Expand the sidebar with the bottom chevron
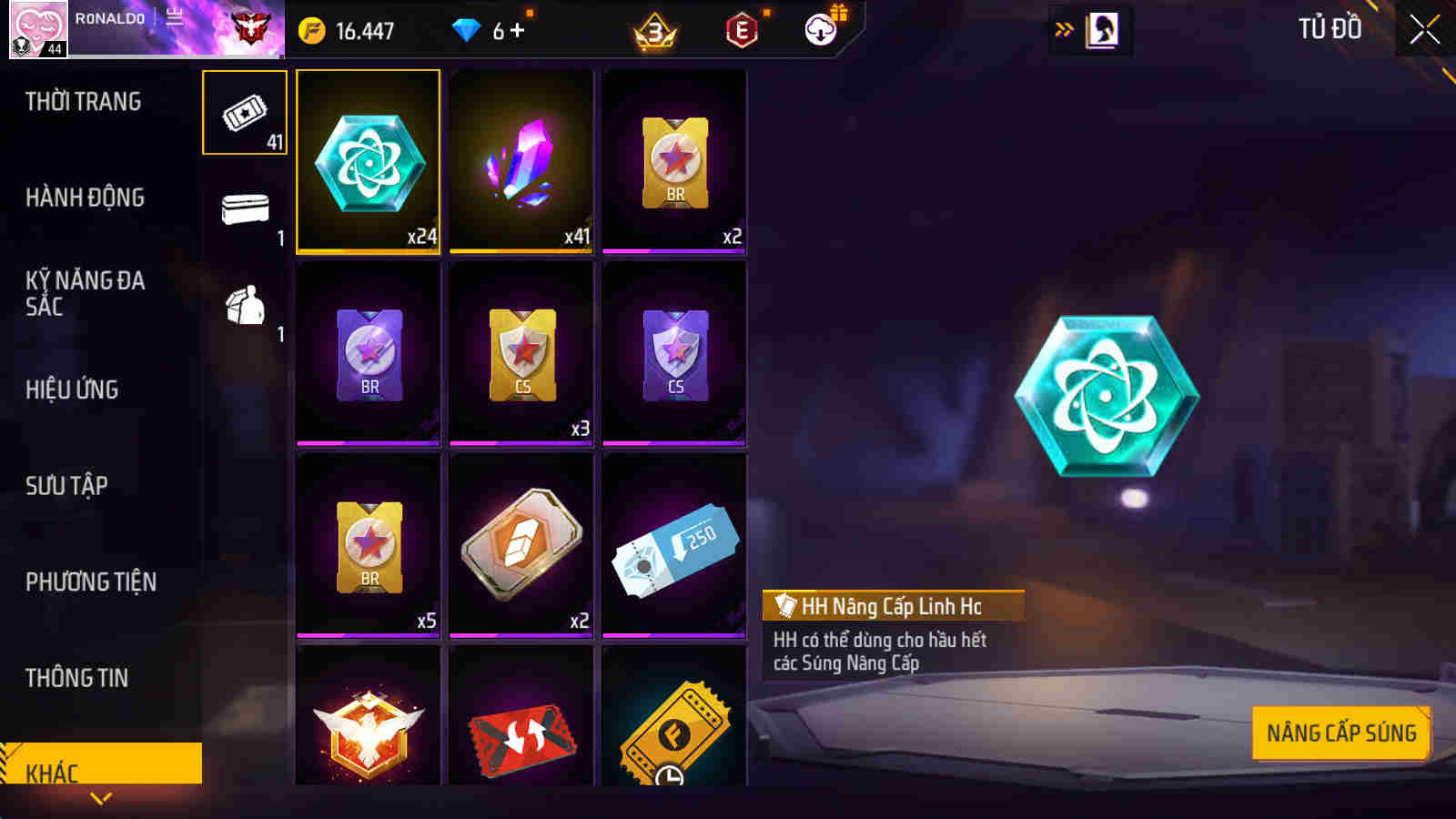The image size is (1456, 819). click(x=100, y=797)
